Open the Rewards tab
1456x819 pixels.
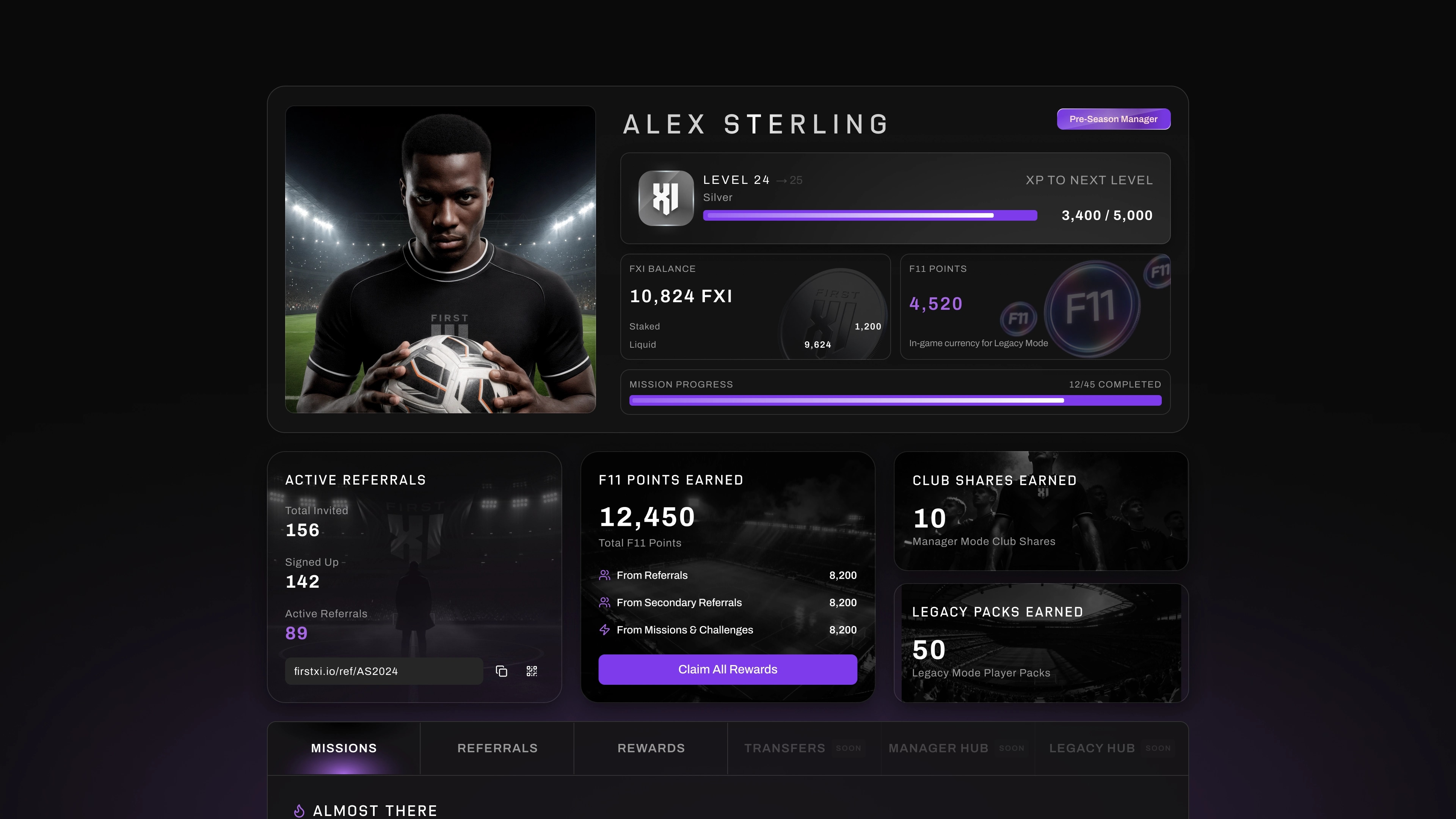click(x=651, y=748)
